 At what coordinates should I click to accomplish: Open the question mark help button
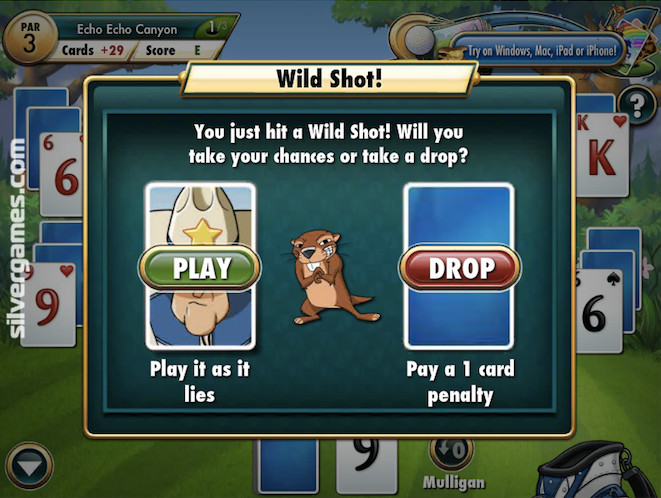pos(635,104)
